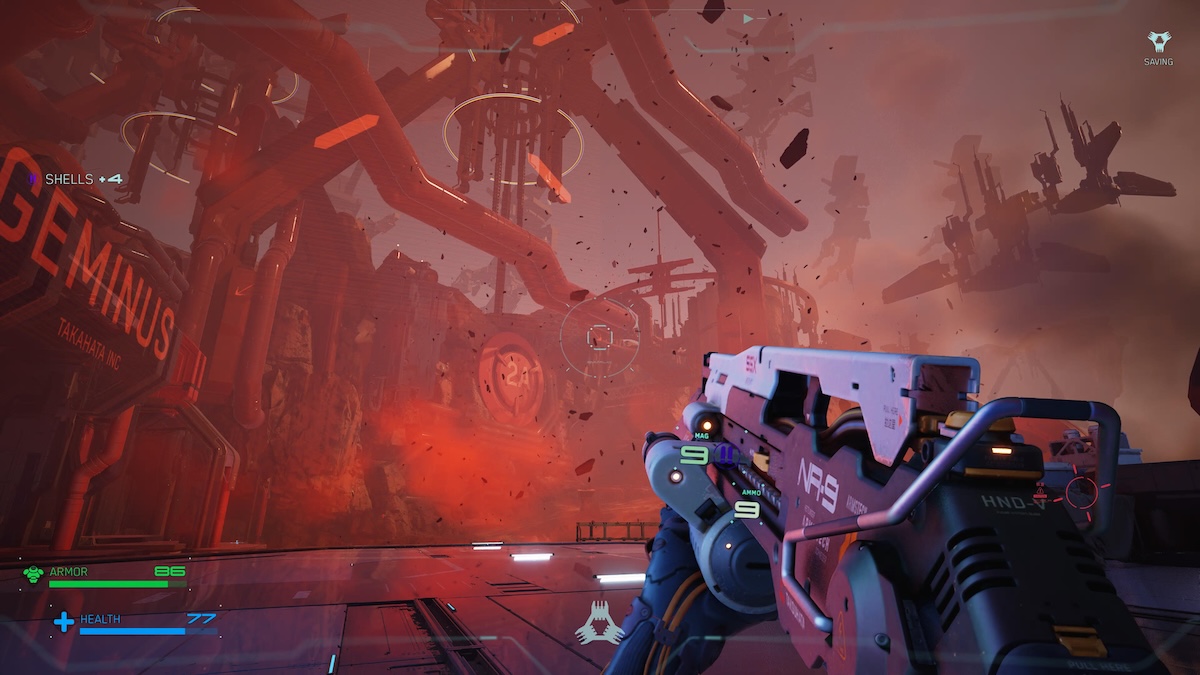Select the green armor helmet icon
The width and height of the screenshot is (1200, 675).
pyautogui.click(x=33, y=573)
